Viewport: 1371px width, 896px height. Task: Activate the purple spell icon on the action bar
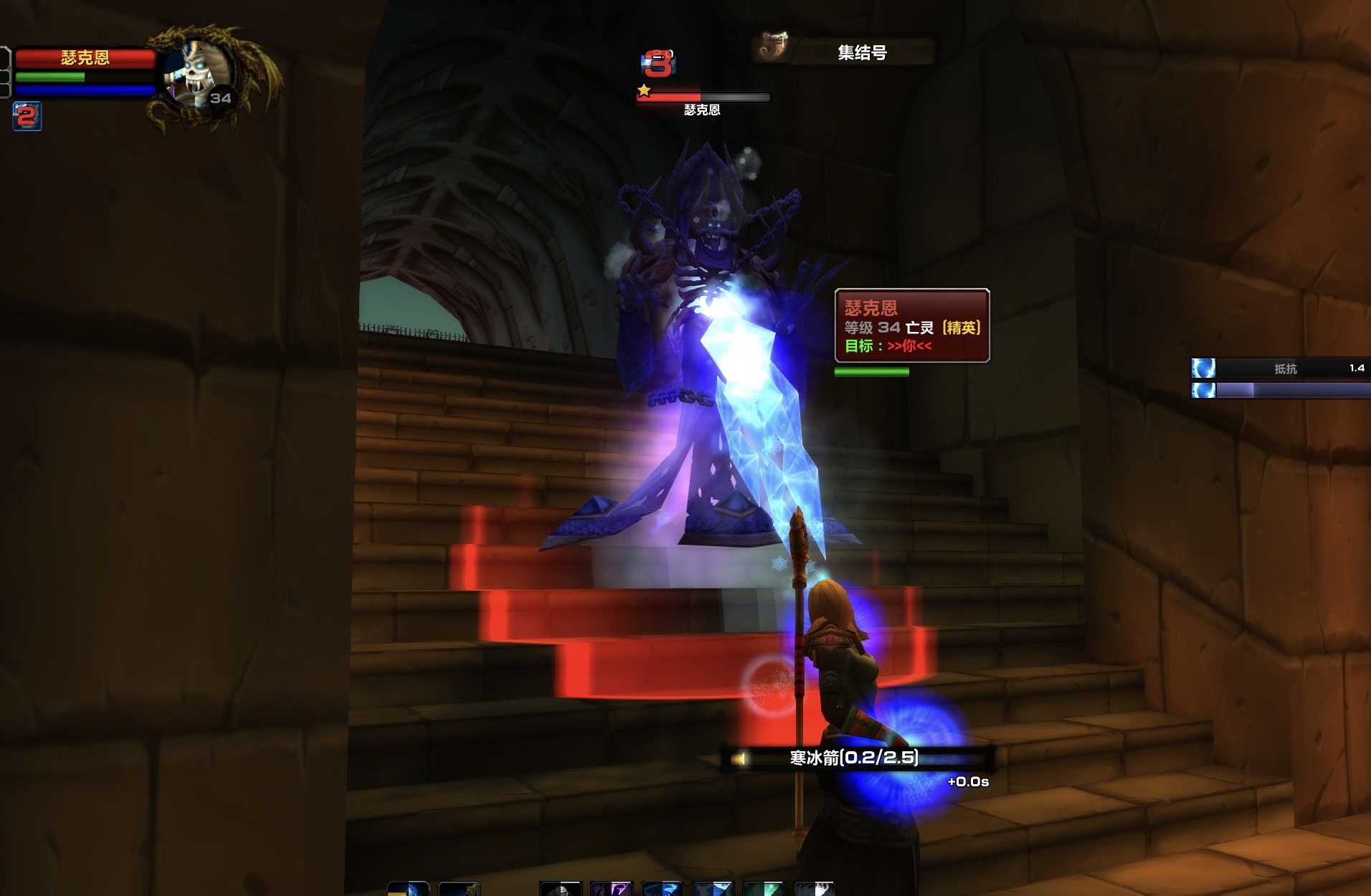[611, 889]
